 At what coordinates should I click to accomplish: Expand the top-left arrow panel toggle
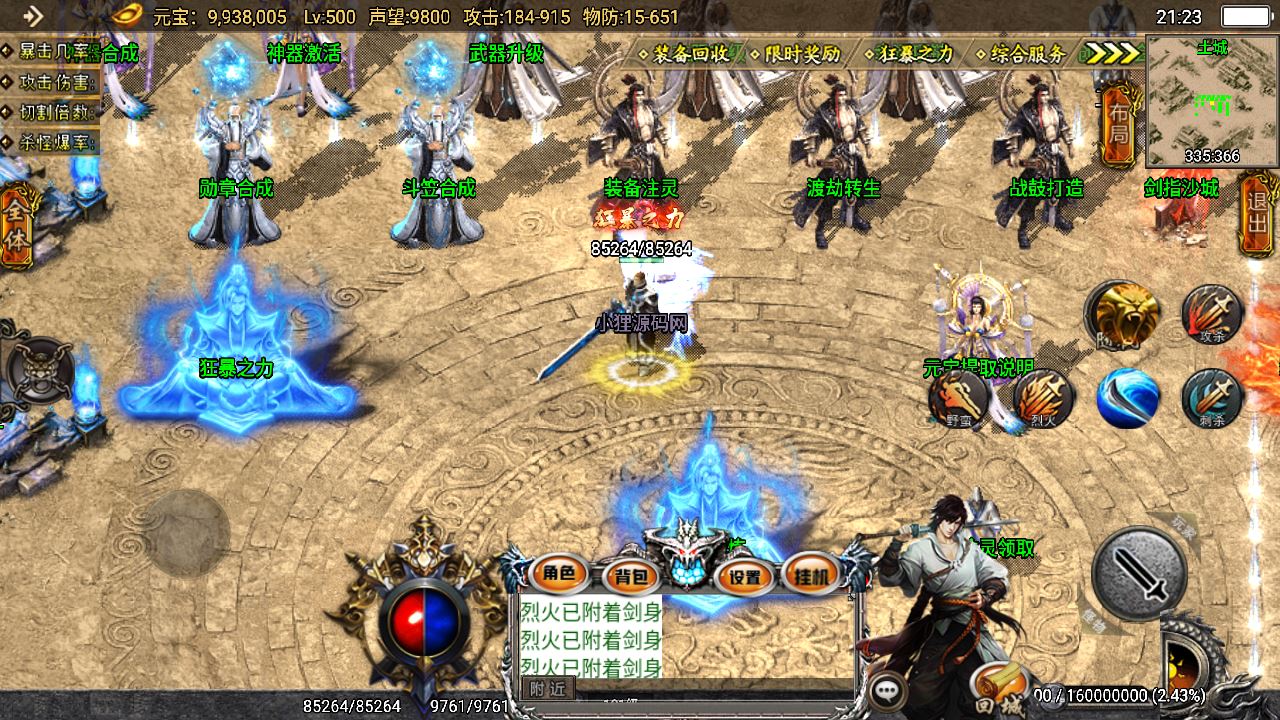click(x=33, y=15)
